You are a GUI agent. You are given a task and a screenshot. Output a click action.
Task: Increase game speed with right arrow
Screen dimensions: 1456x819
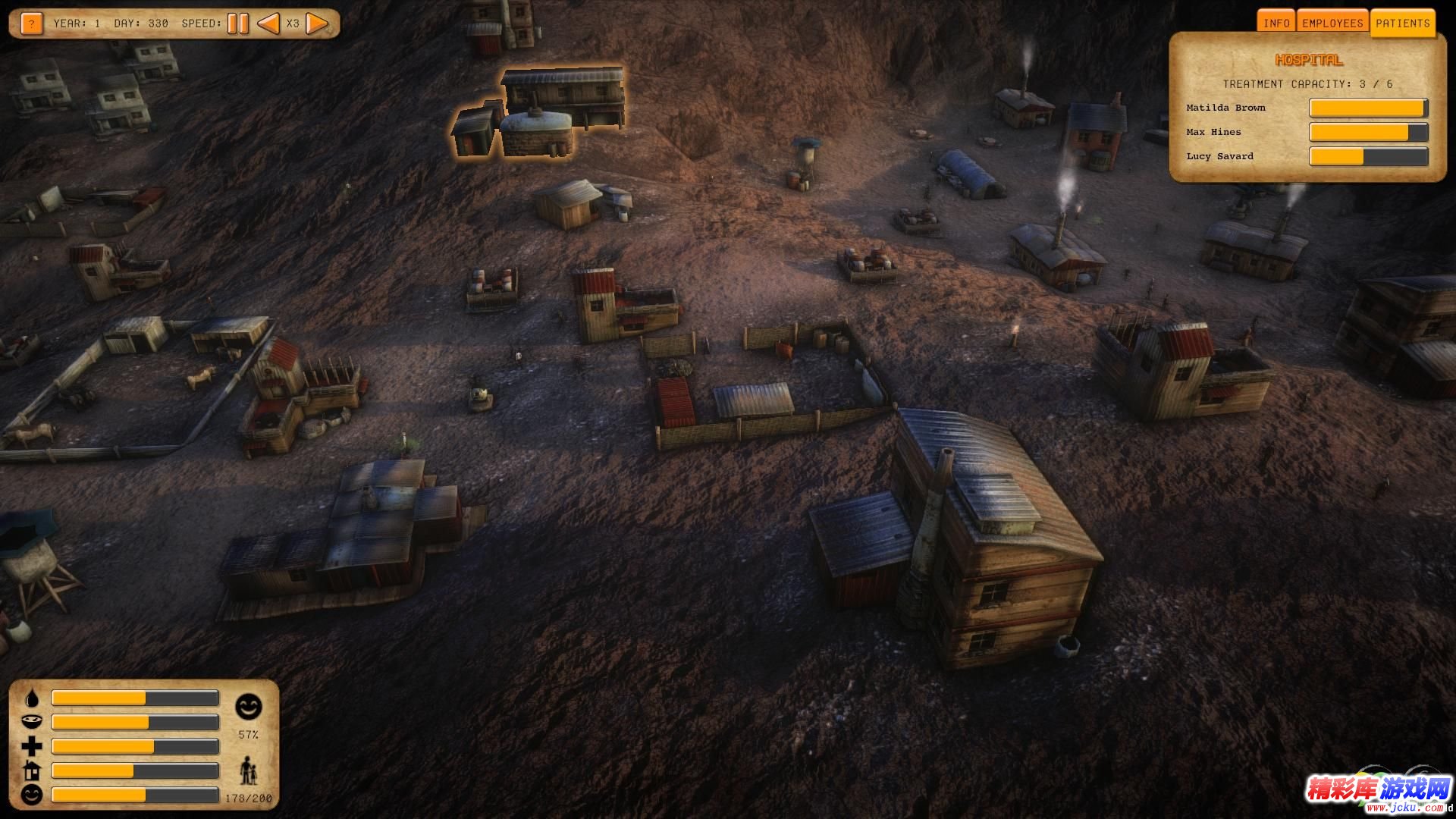click(x=318, y=24)
